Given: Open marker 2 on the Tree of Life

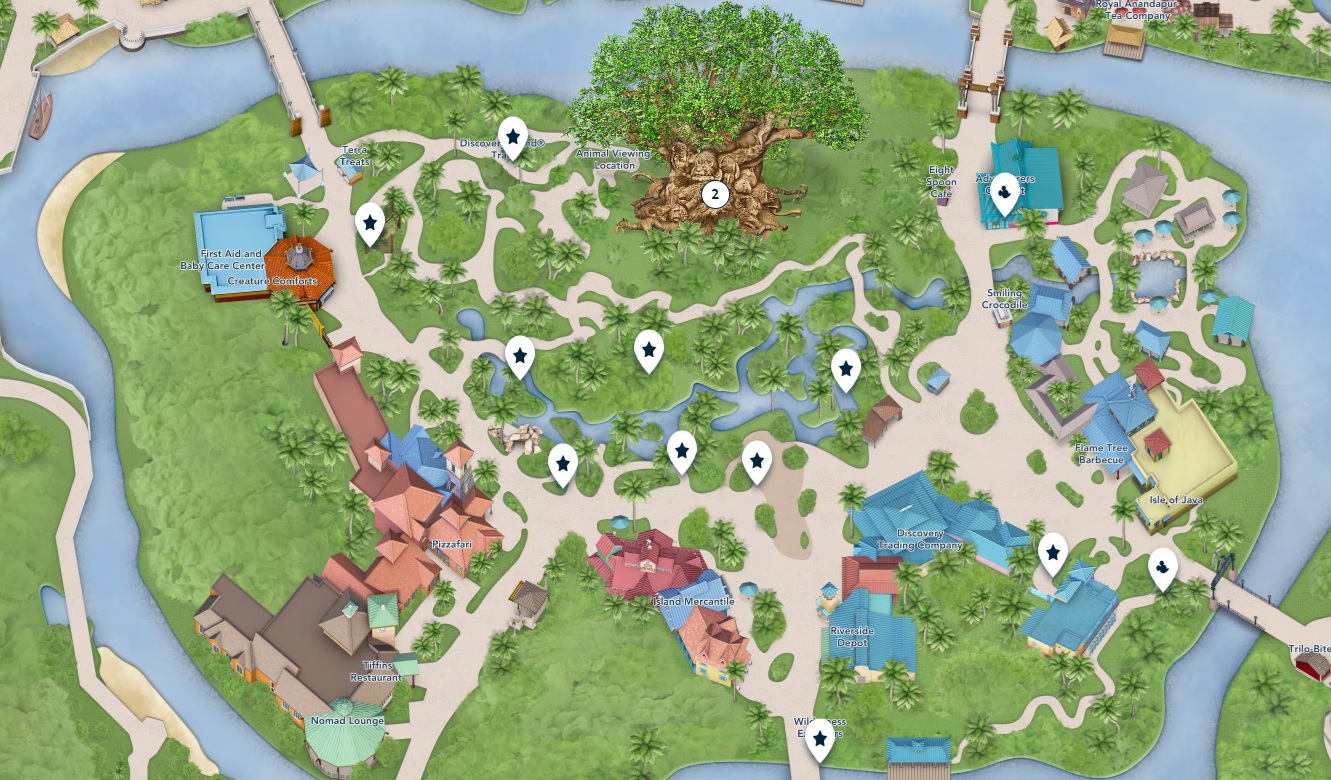Looking at the screenshot, I should [715, 193].
